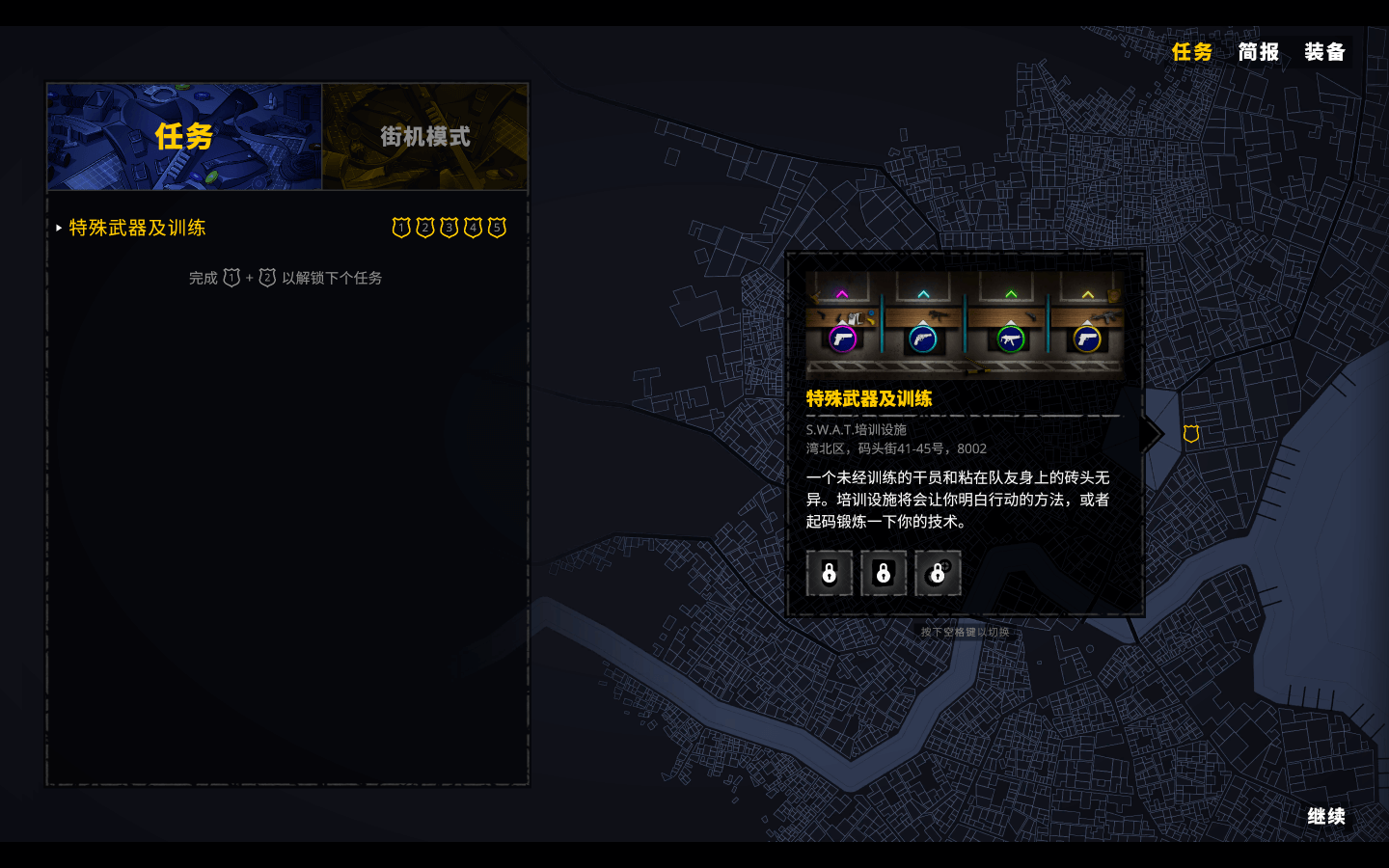
Task: Select the cyan revolver weapon icon
Action: (x=924, y=339)
